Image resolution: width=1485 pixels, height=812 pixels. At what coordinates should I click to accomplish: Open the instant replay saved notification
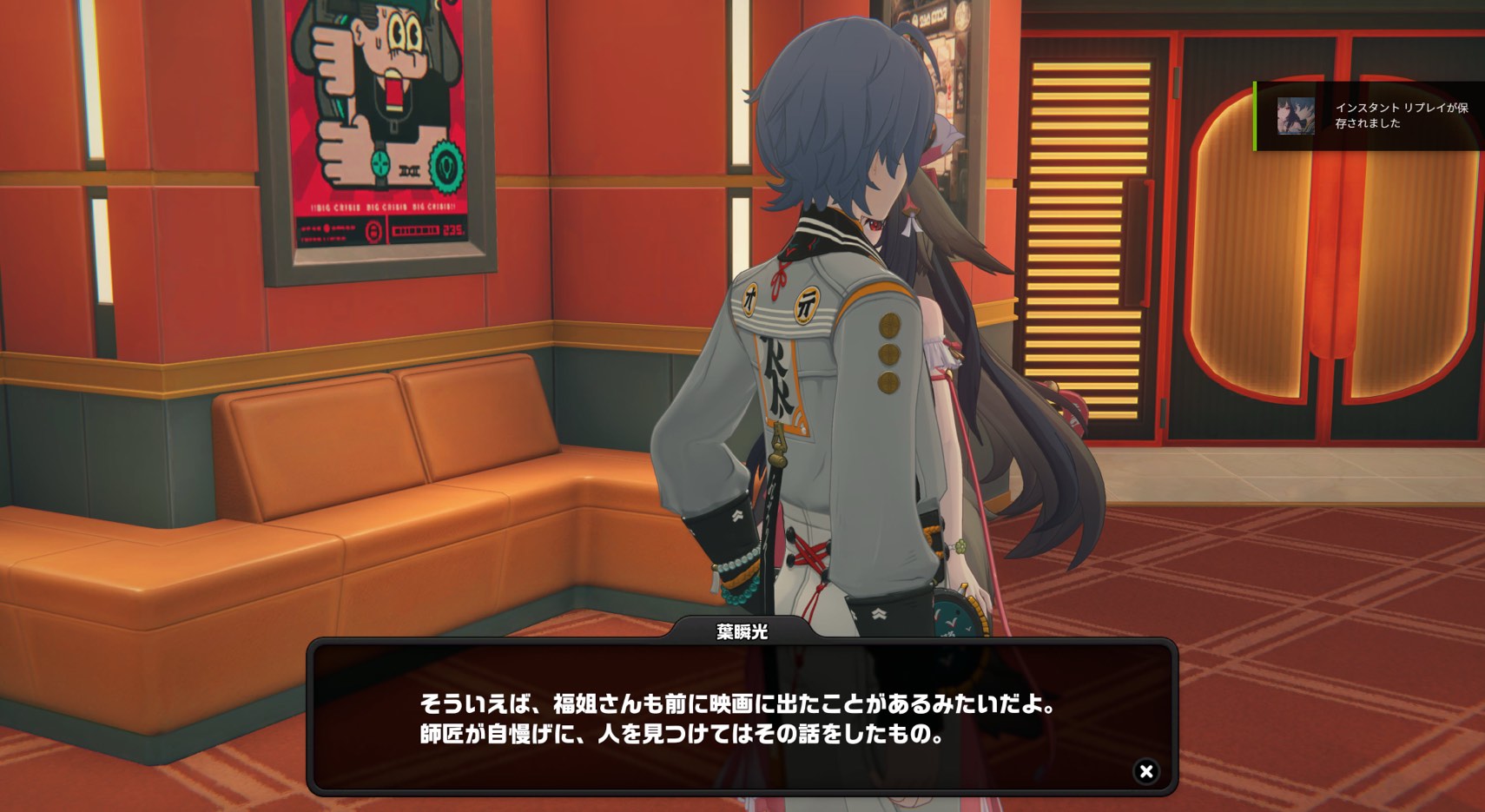pyautogui.click(x=1370, y=116)
